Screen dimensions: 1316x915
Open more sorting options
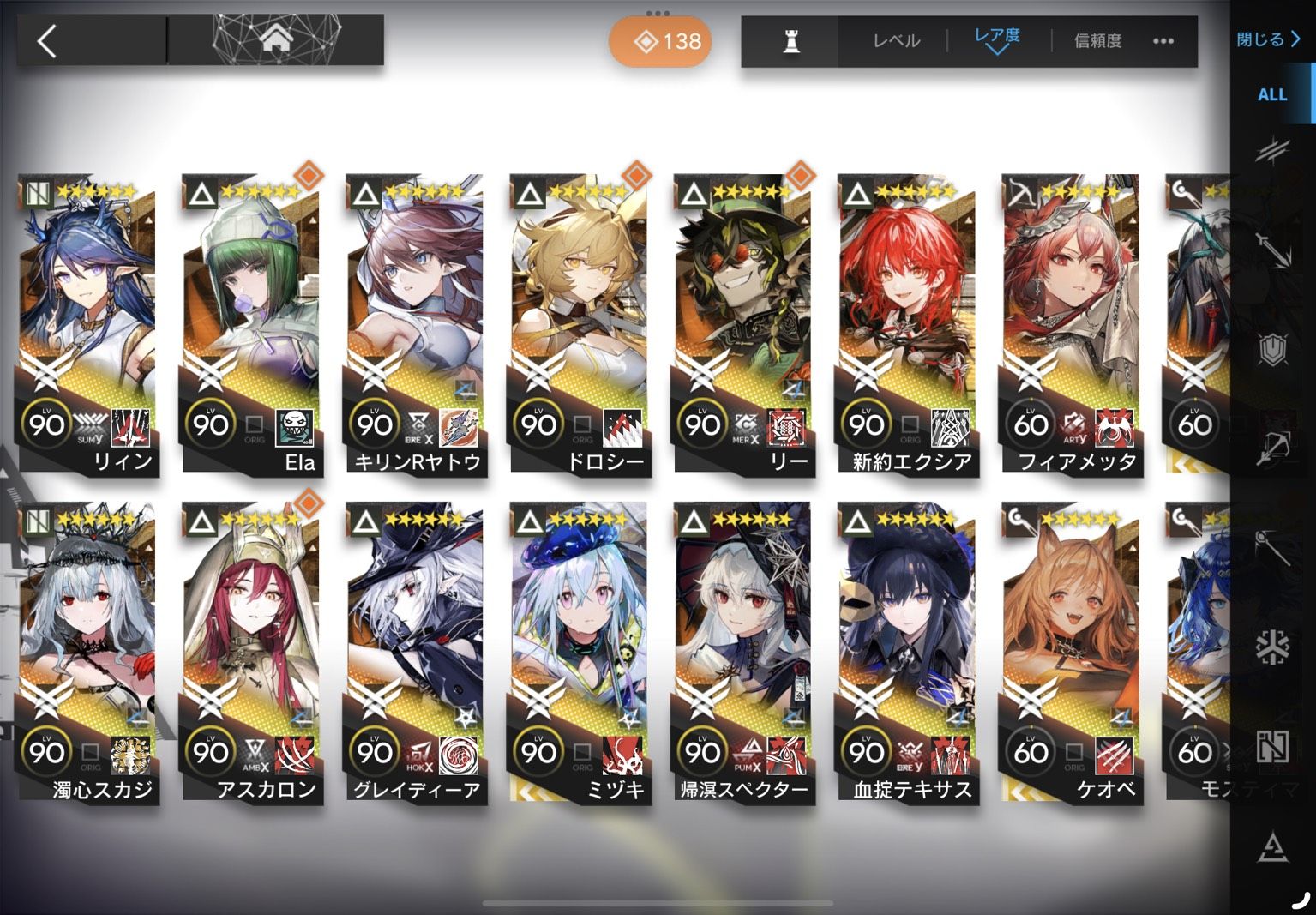(1163, 41)
